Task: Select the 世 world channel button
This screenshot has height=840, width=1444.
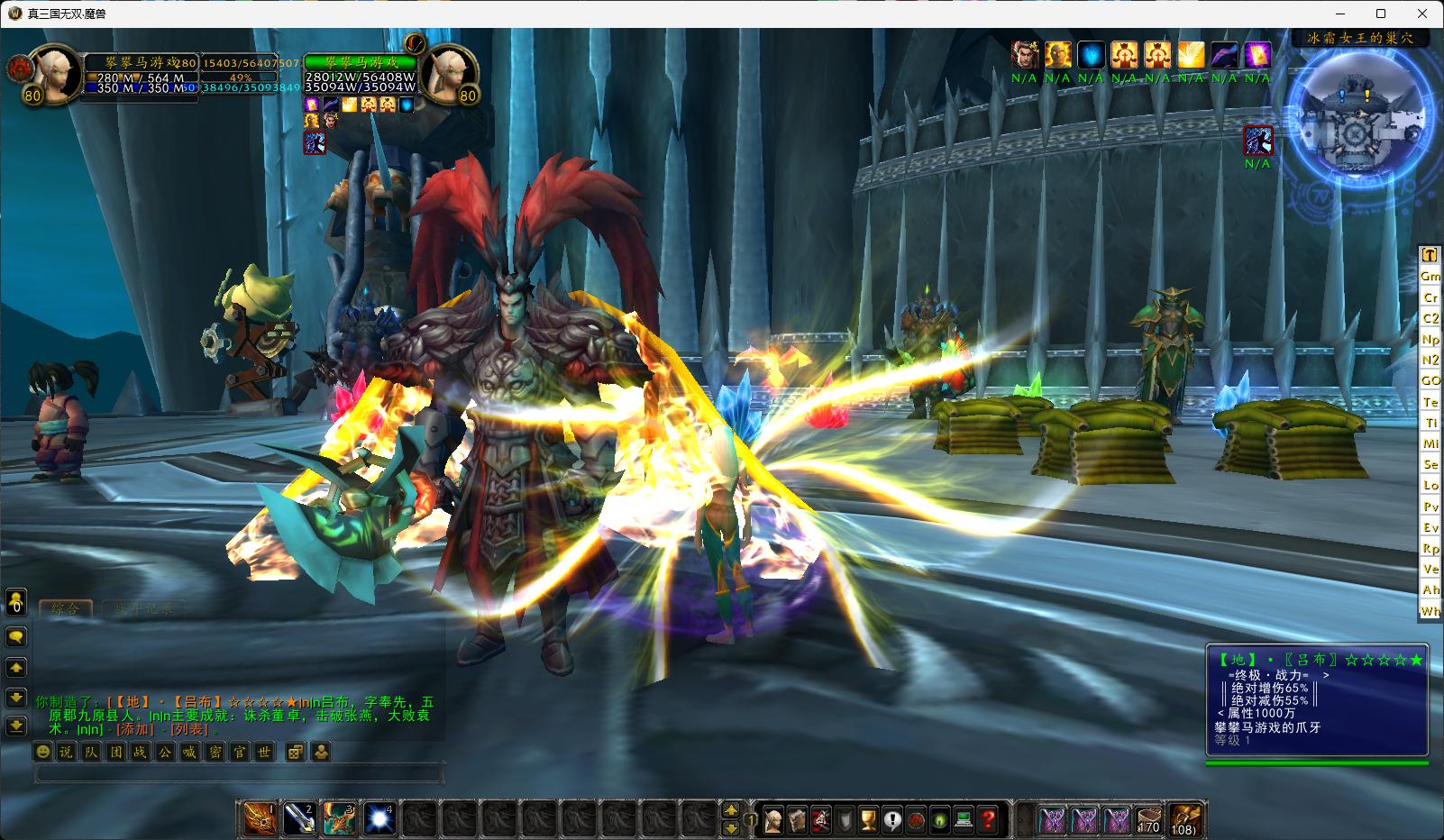Action: click(x=263, y=752)
